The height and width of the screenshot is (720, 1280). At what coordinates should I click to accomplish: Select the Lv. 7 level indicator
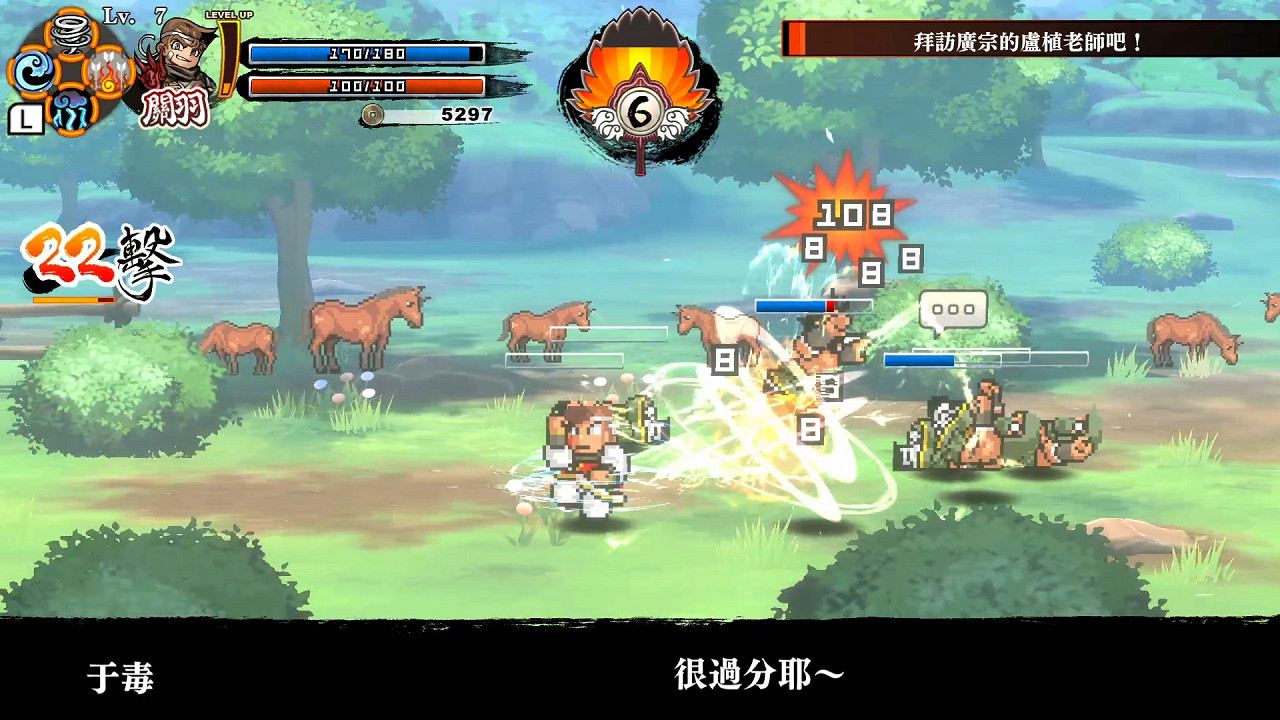point(120,14)
